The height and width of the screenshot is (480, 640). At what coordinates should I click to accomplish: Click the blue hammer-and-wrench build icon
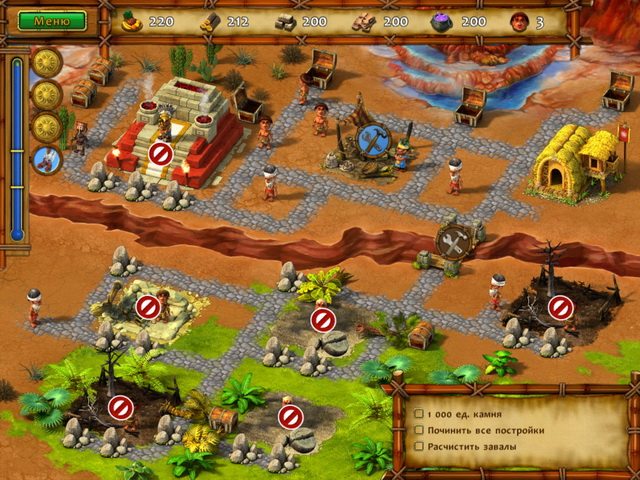coord(372,140)
